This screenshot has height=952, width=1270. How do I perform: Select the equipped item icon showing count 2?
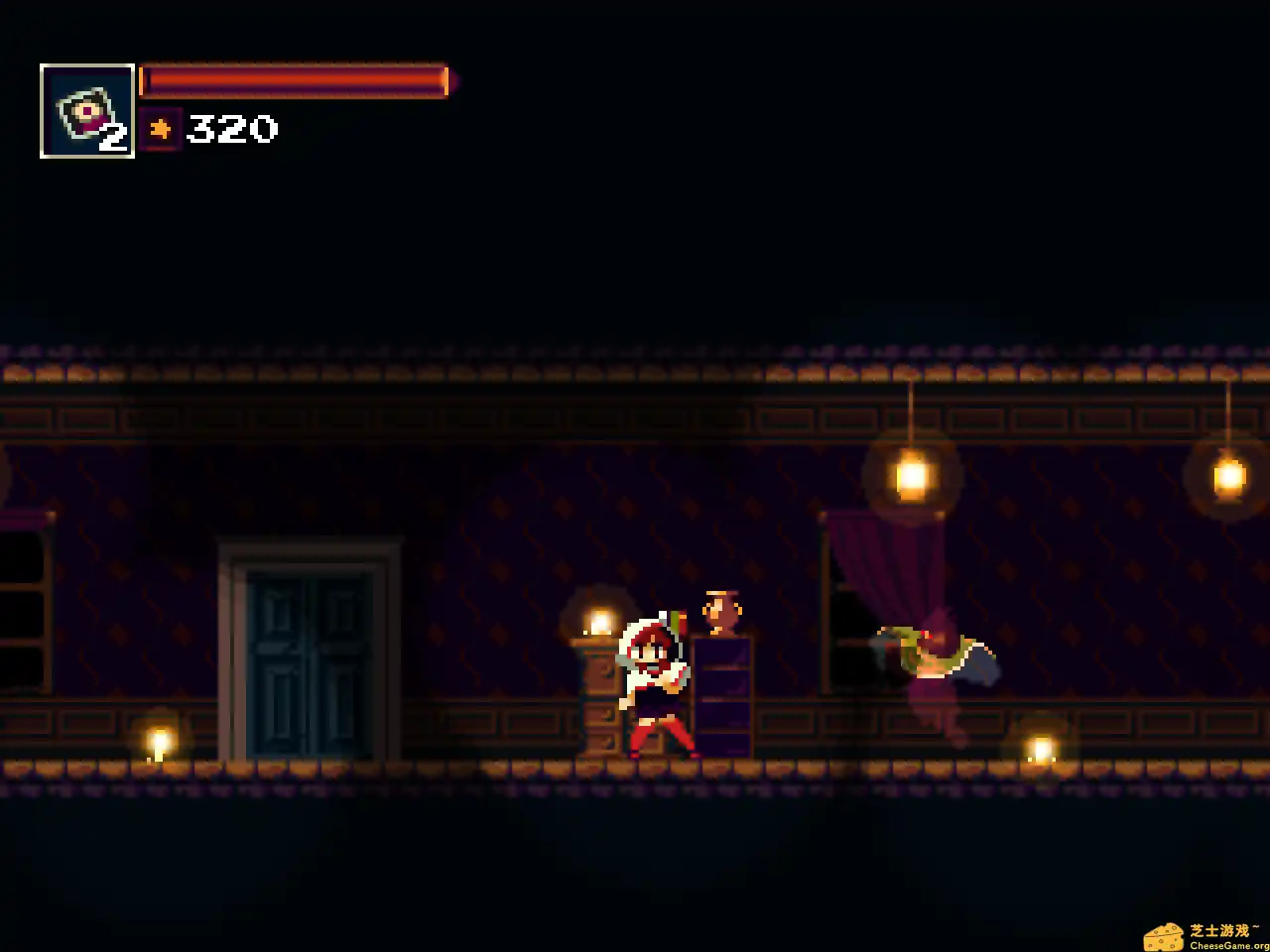pos(85,109)
